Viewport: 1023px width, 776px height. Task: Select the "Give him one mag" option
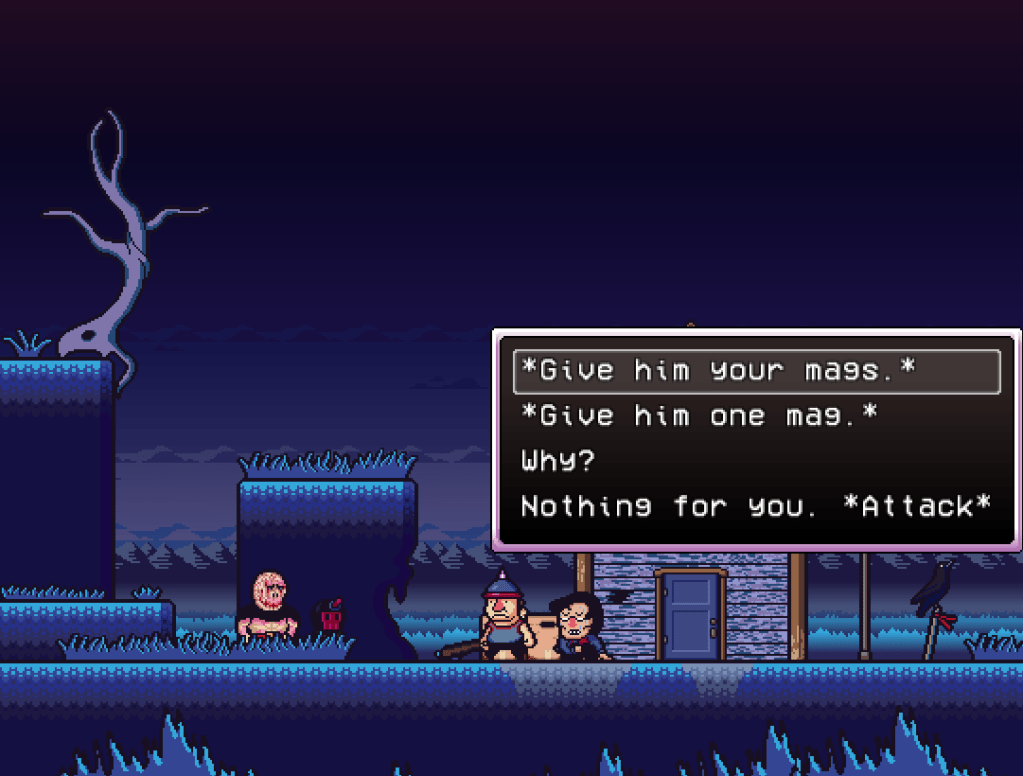pyautogui.click(x=699, y=416)
